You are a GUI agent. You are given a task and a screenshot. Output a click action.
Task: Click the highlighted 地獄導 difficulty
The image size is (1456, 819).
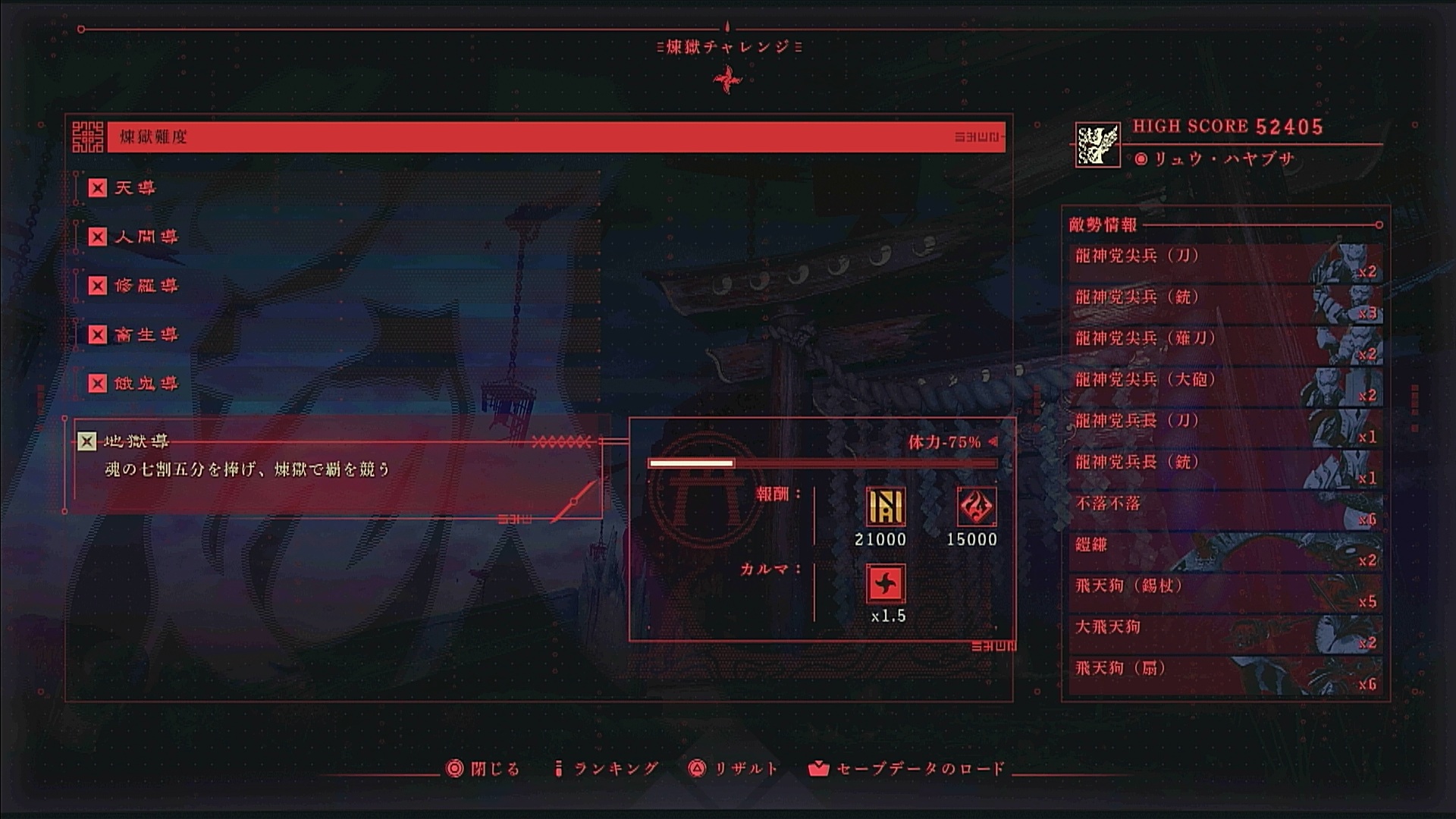(136, 441)
